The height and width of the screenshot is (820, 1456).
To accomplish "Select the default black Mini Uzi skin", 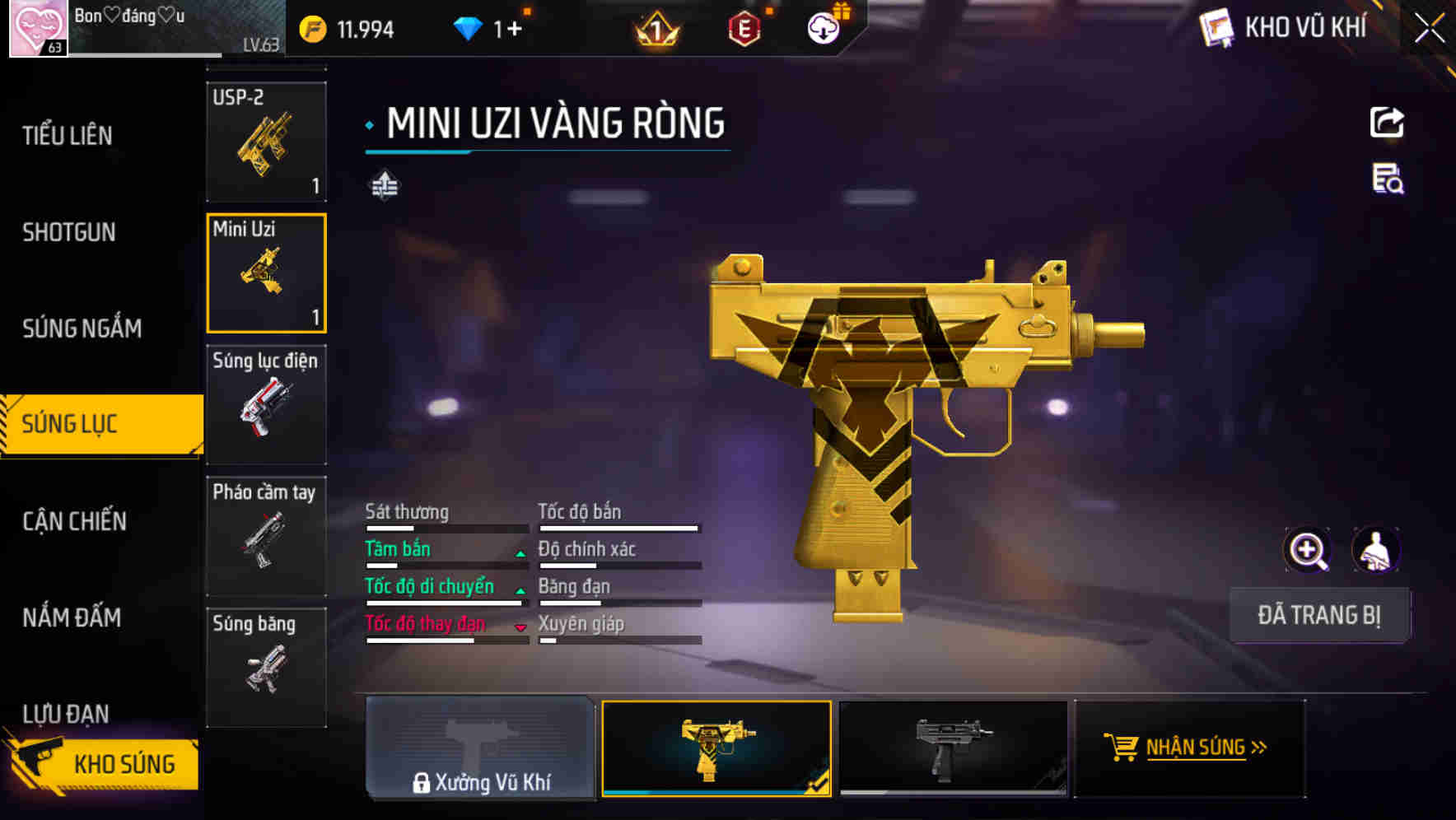I will pos(953,748).
